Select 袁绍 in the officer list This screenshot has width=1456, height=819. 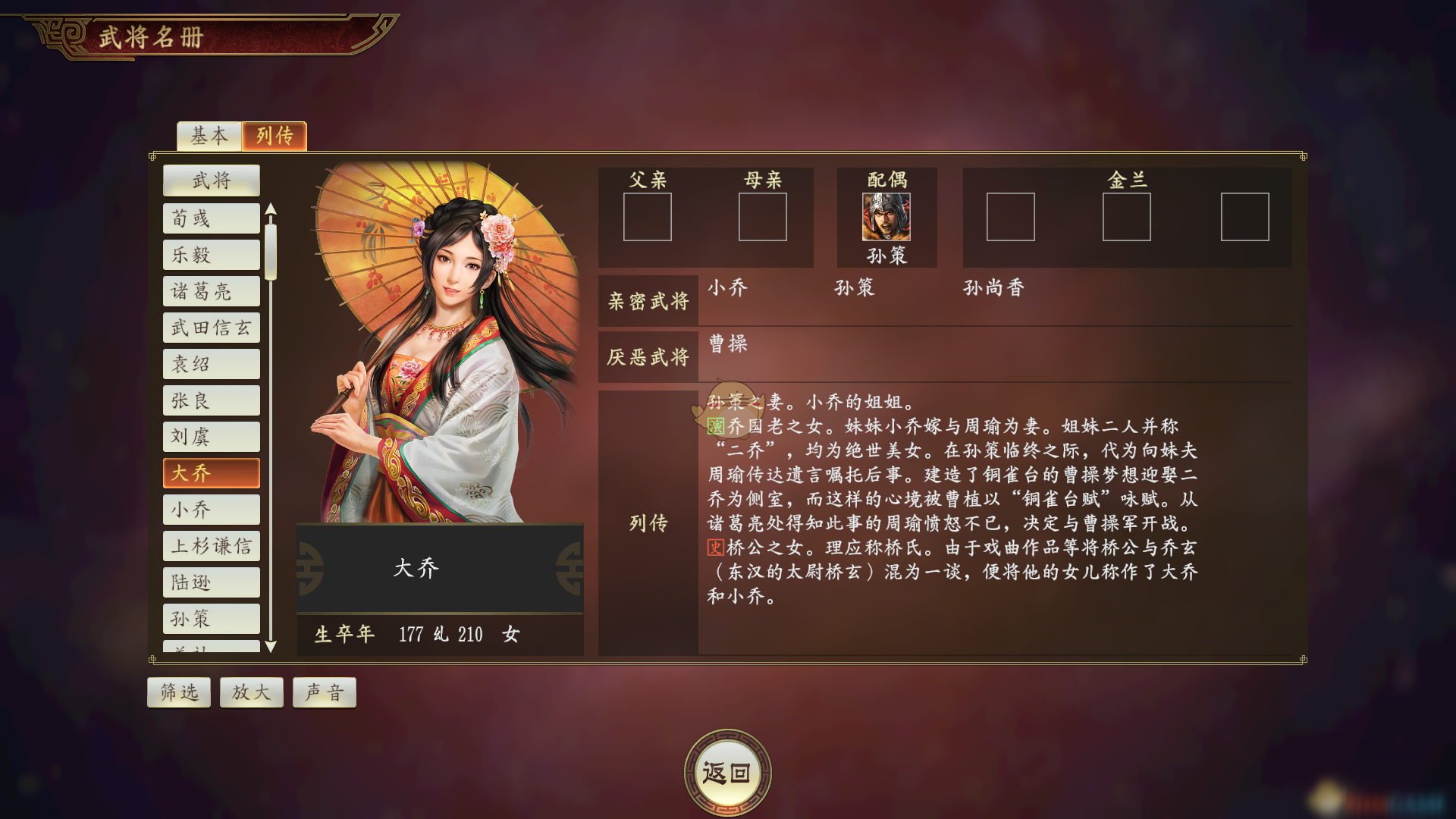(211, 364)
